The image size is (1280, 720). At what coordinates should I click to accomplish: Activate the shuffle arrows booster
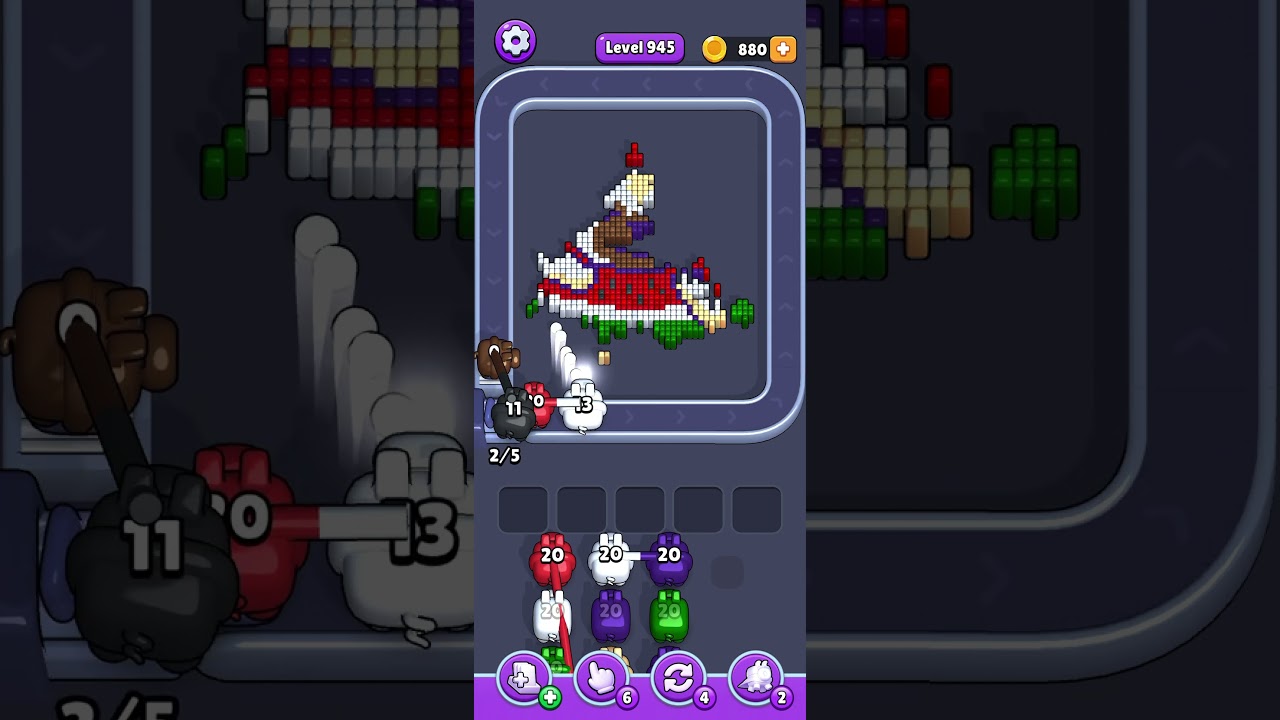[x=678, y=679]
